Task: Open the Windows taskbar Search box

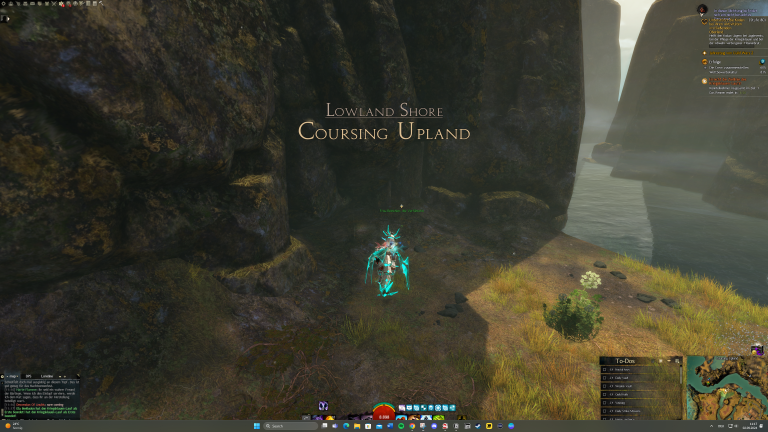Action: point(278,426)
